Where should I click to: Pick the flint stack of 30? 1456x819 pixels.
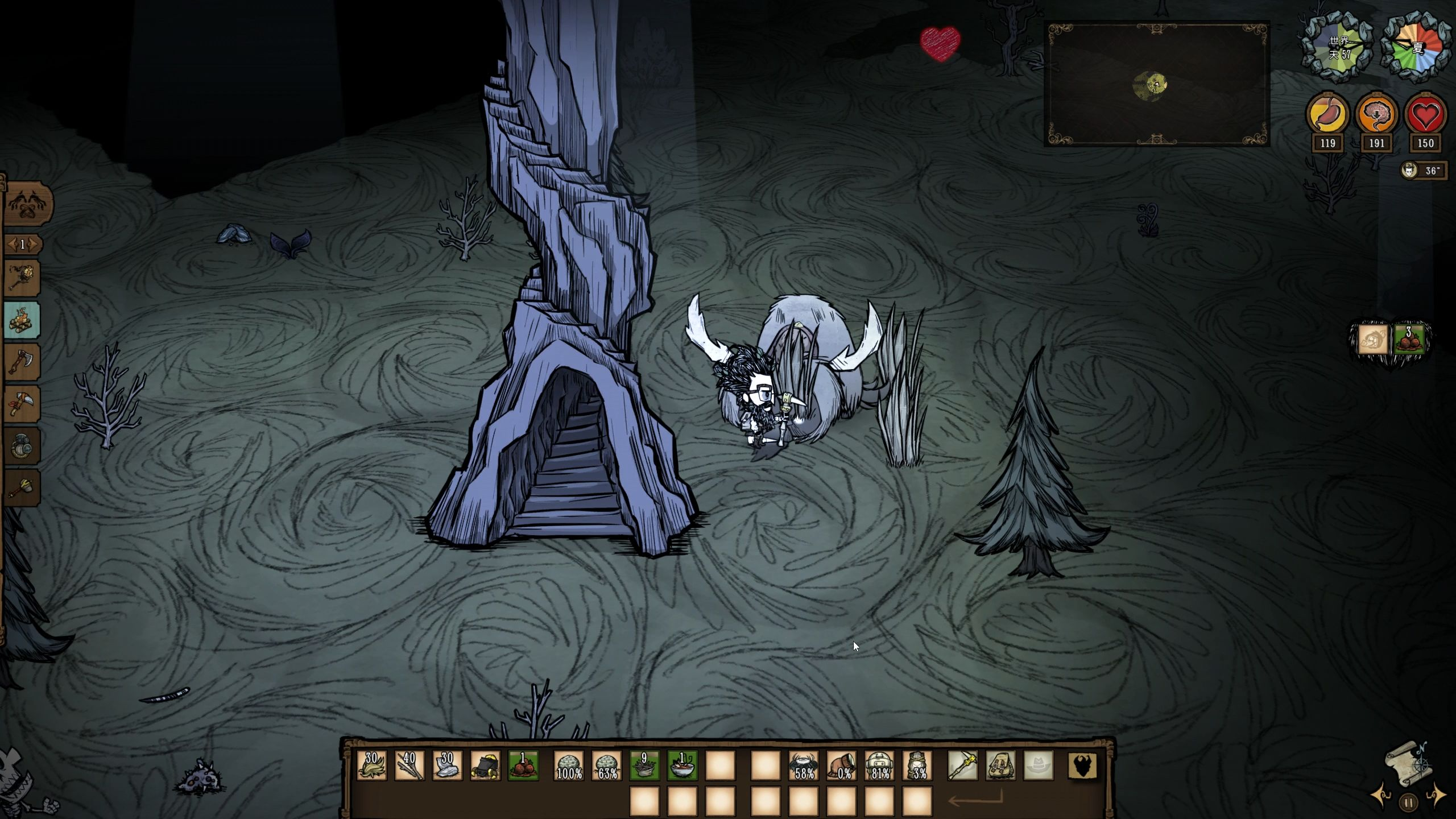tap(447, 766)
